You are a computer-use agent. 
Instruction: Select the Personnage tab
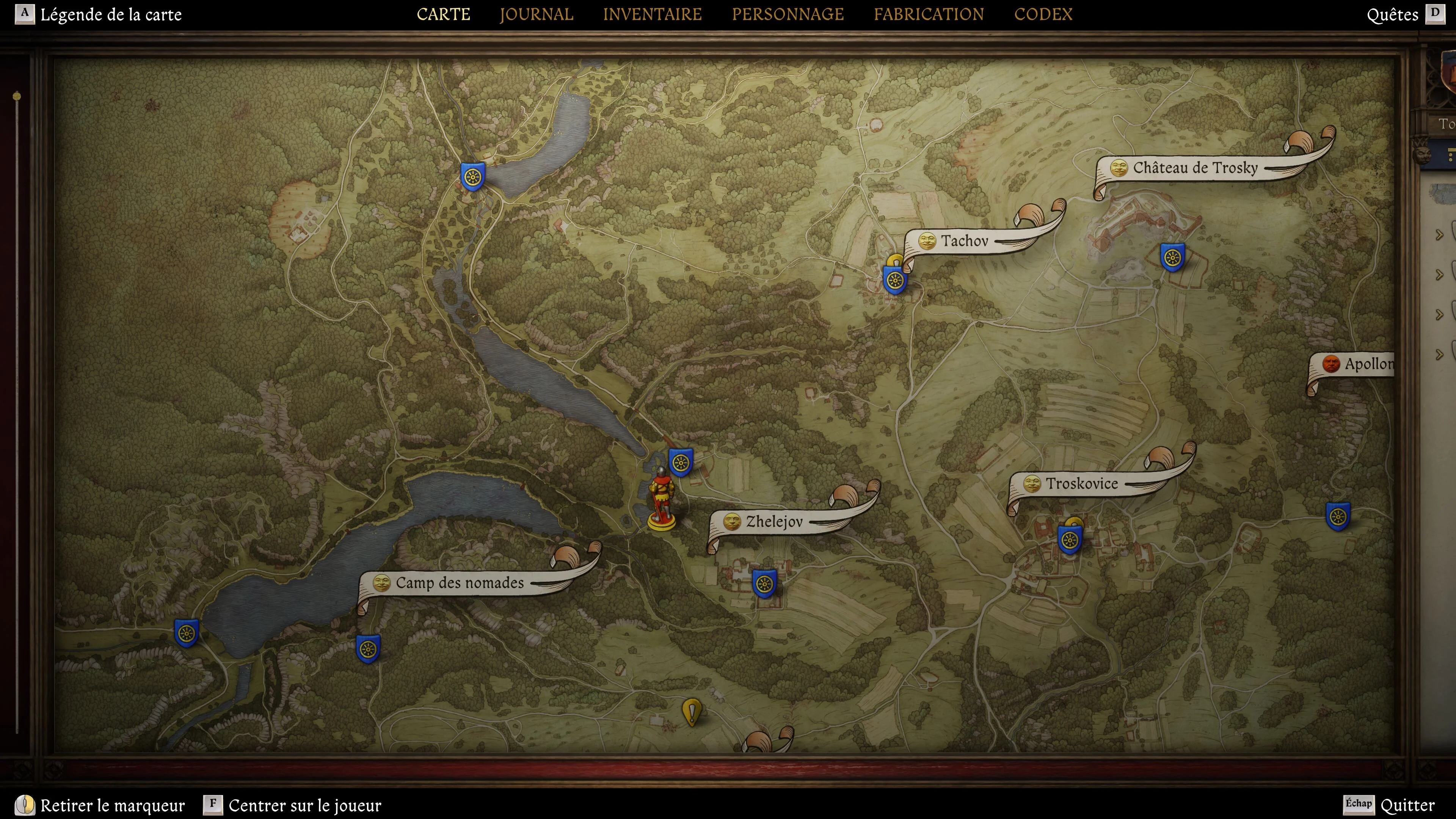coord(788,14)
